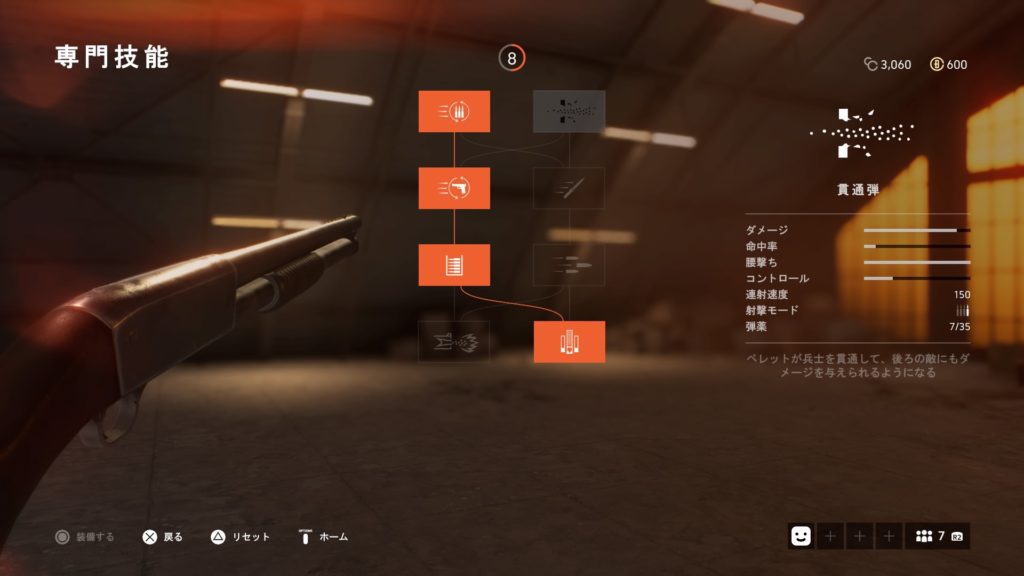1024x576 pixels.
Task: Choose the dimmed flying bullets specialization
Action: pos(569,265)
